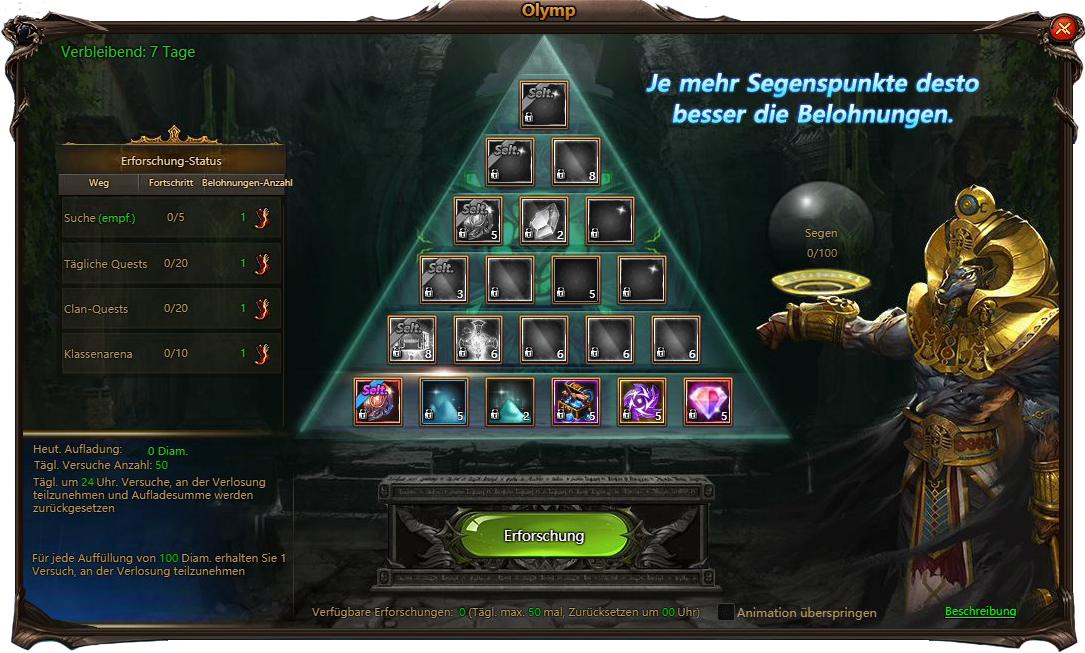
Task: Select the treasure chest reward slot
Action: click(576, 401)
